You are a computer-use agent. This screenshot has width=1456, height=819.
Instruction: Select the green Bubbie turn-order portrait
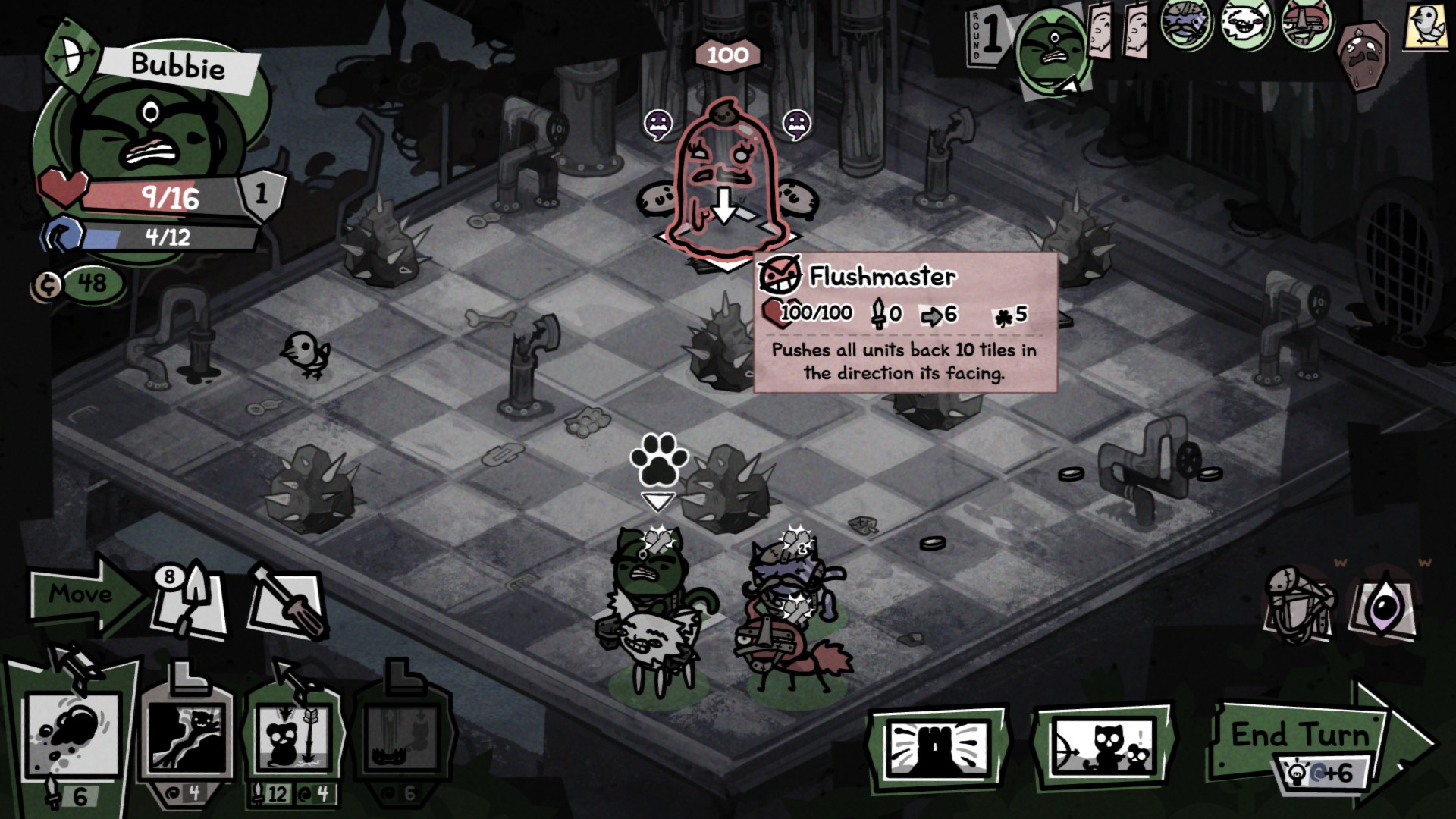point(1050,49)
